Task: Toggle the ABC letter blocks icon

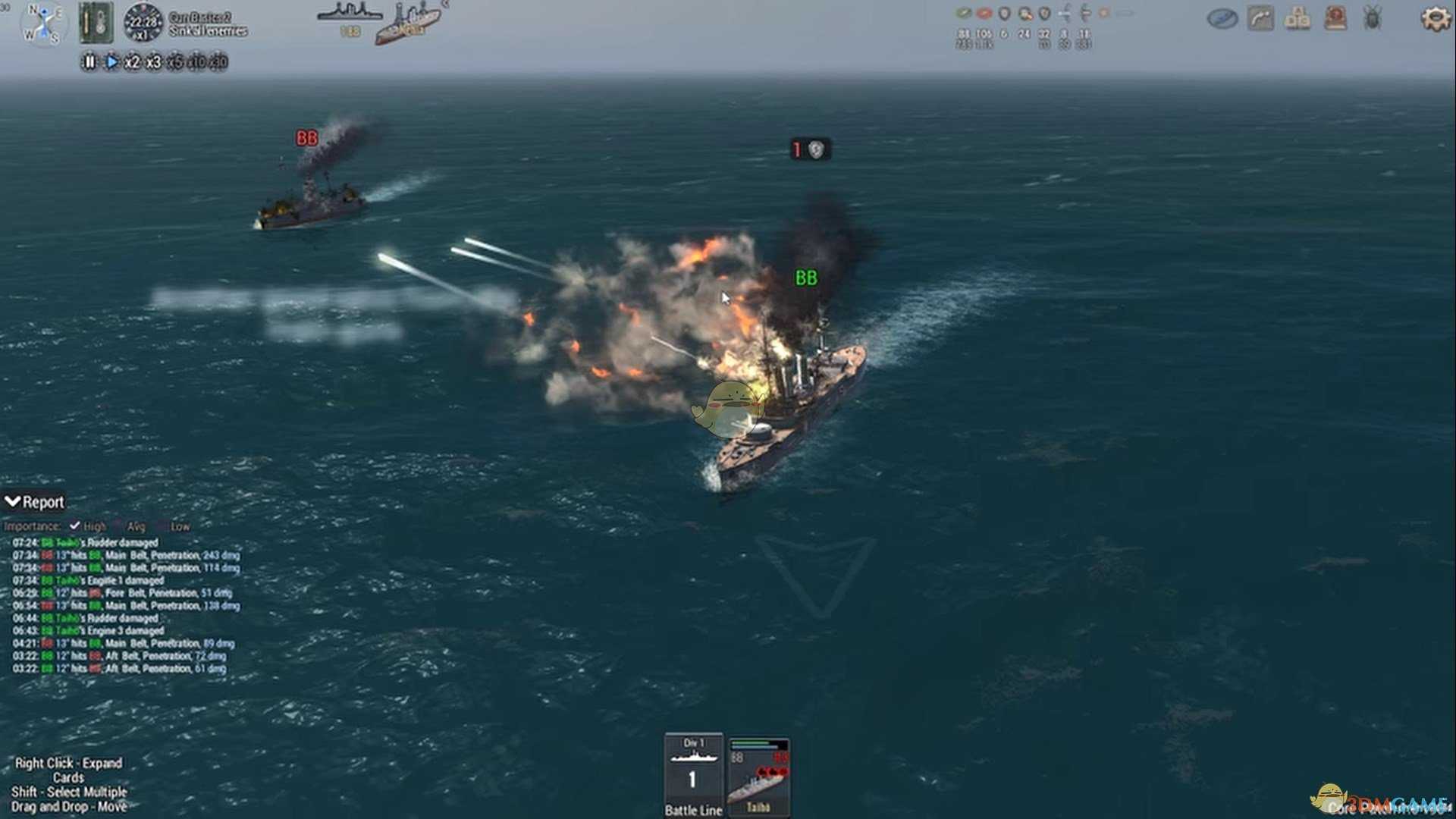Action: (1298, 18)
